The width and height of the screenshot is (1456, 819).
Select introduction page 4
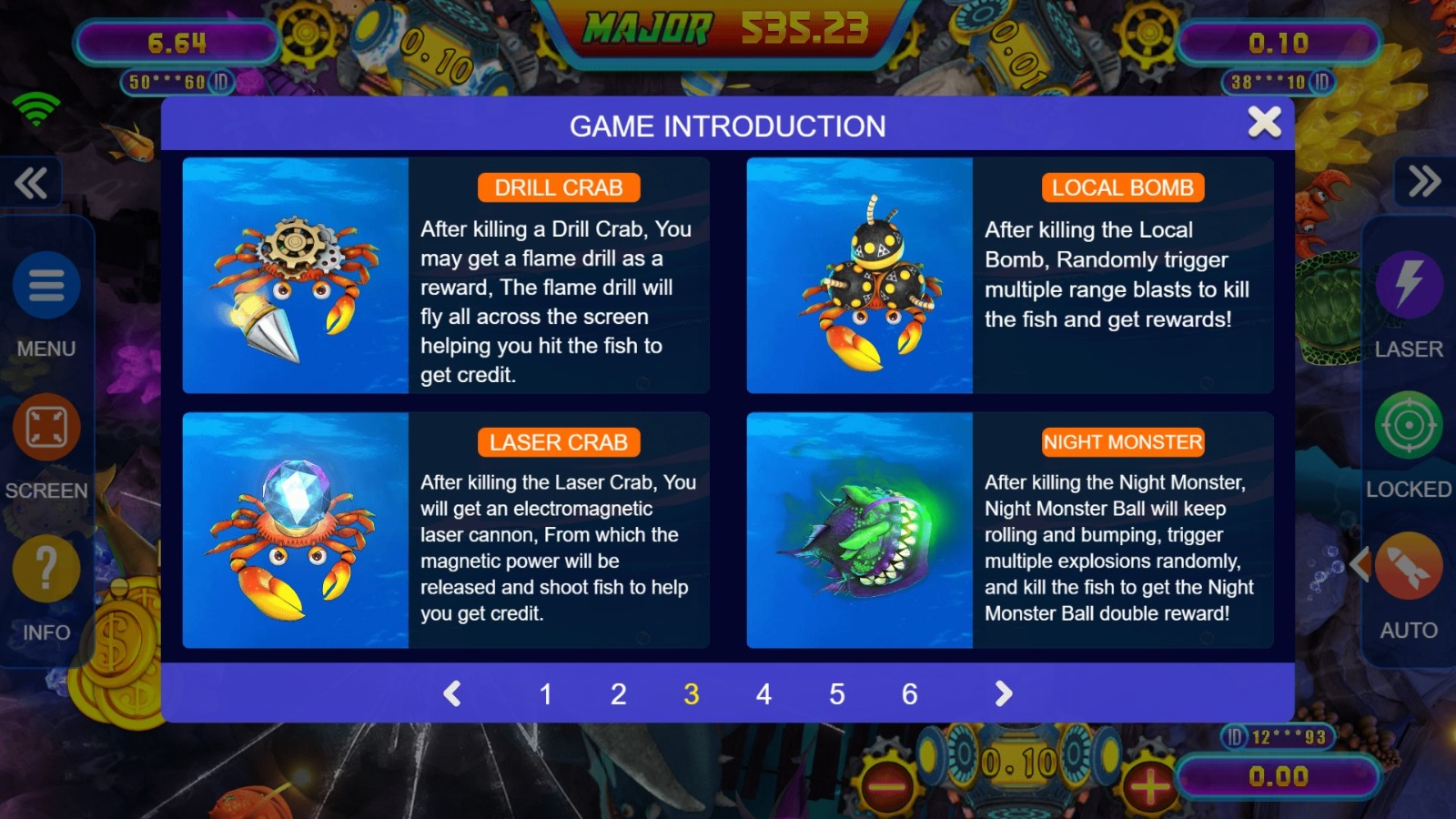[x=763, y=694]
